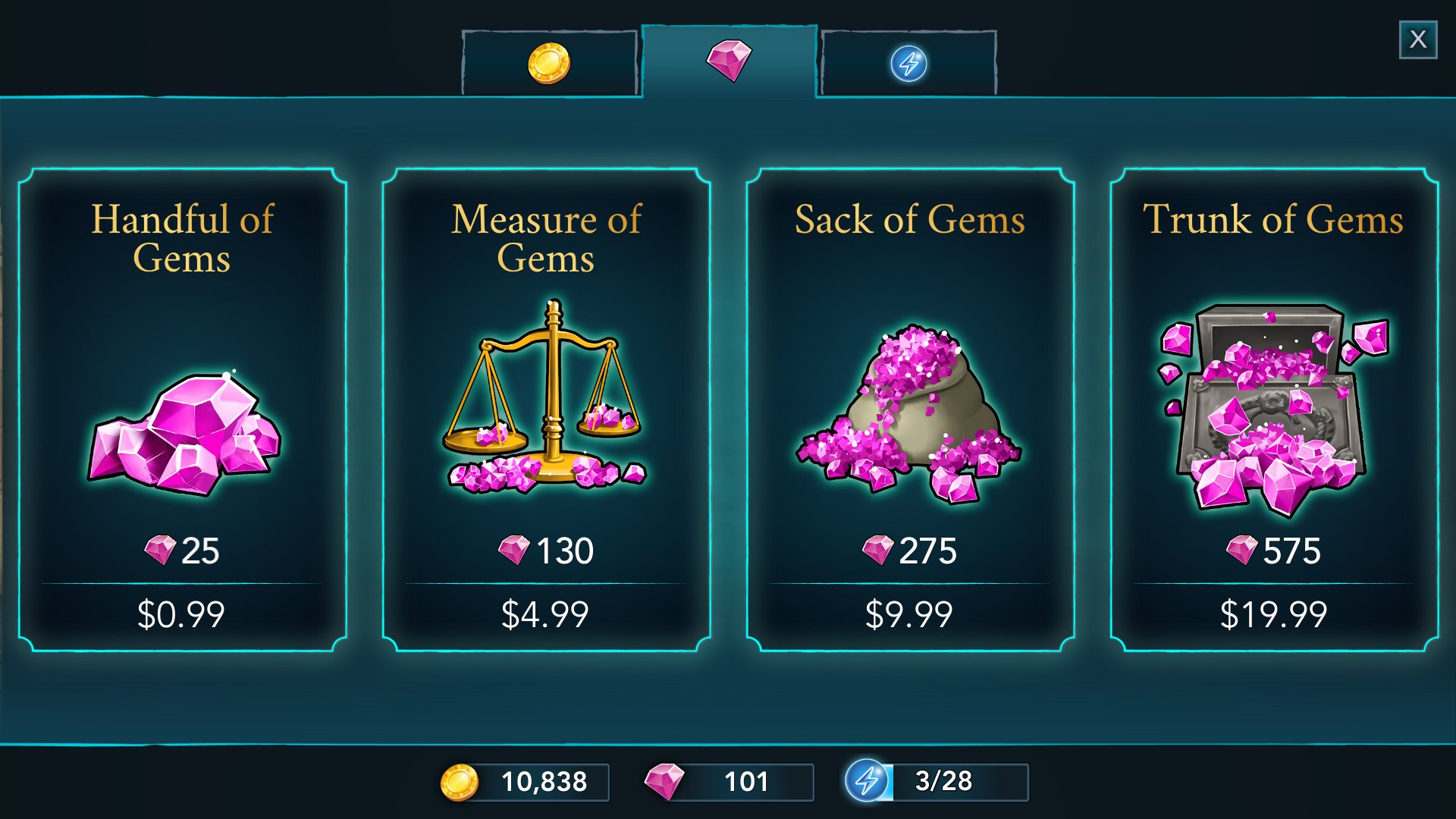Choose the Sack of Gems offer
The image size is (1456, 819).
[x=910, y=409]
